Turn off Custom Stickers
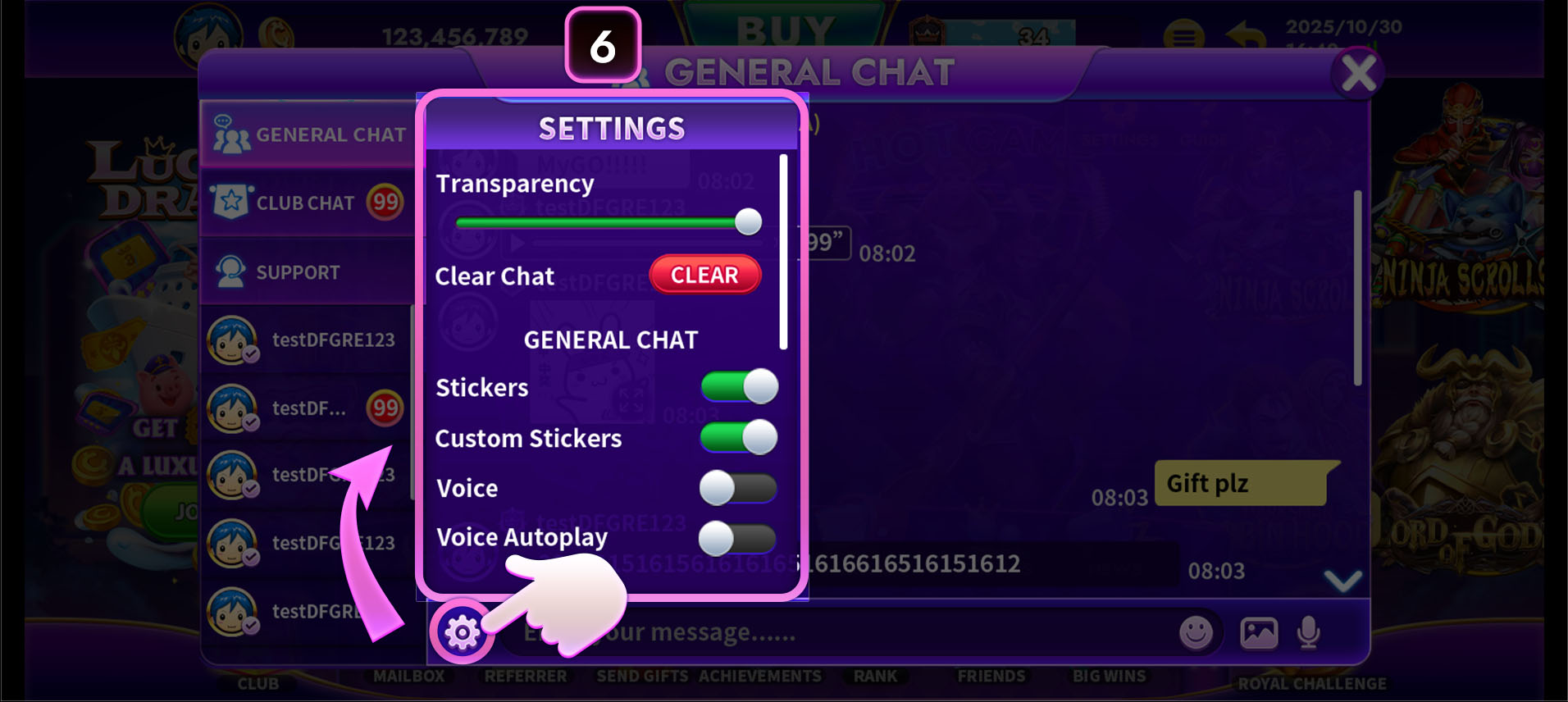This screenshot has height=702, width=1568. (x=738, y=438)
